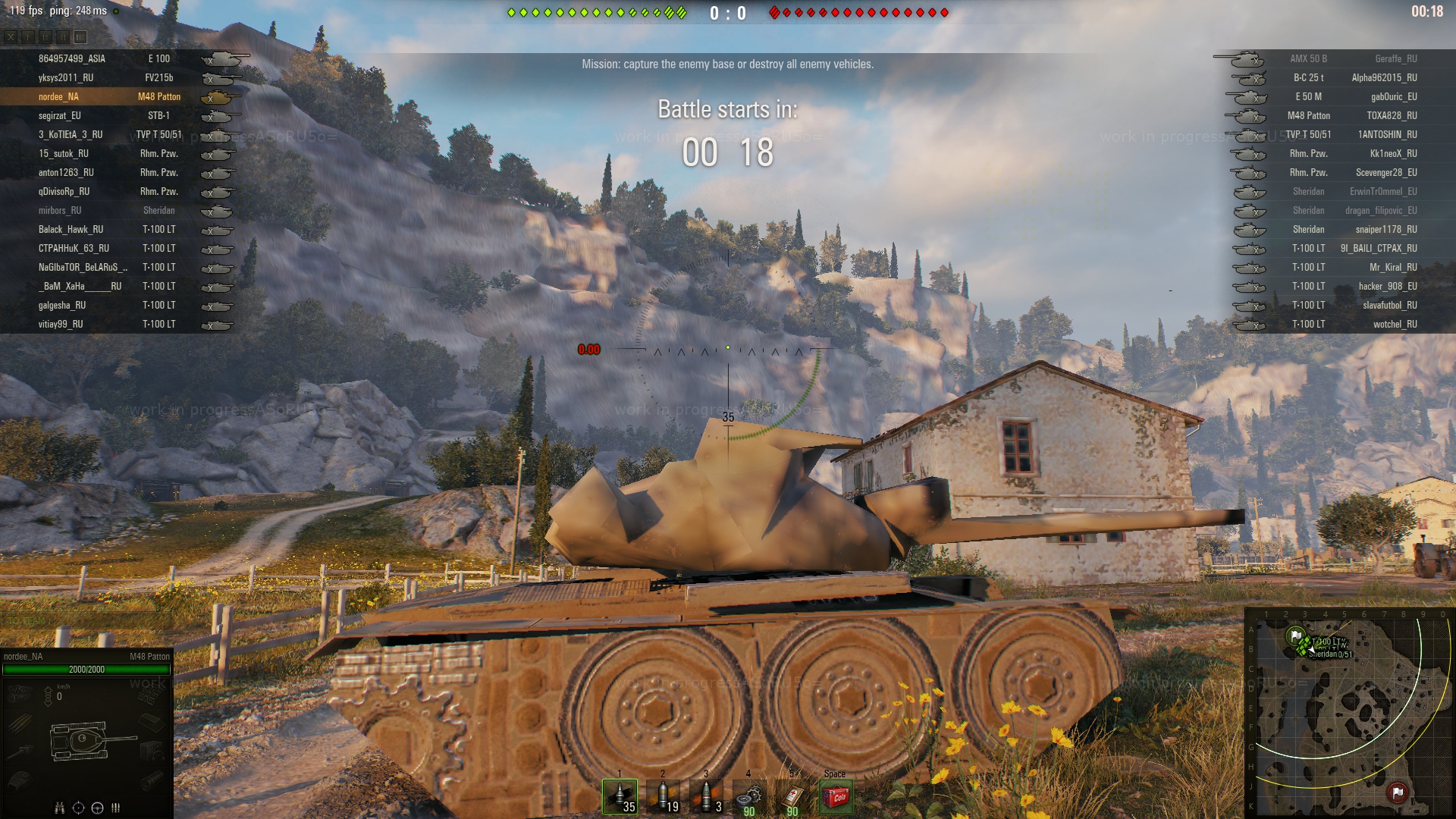1456x819 pixels.
Task: Select player 864957499_ASIA in the team list
Action: (x=72, y=58)
